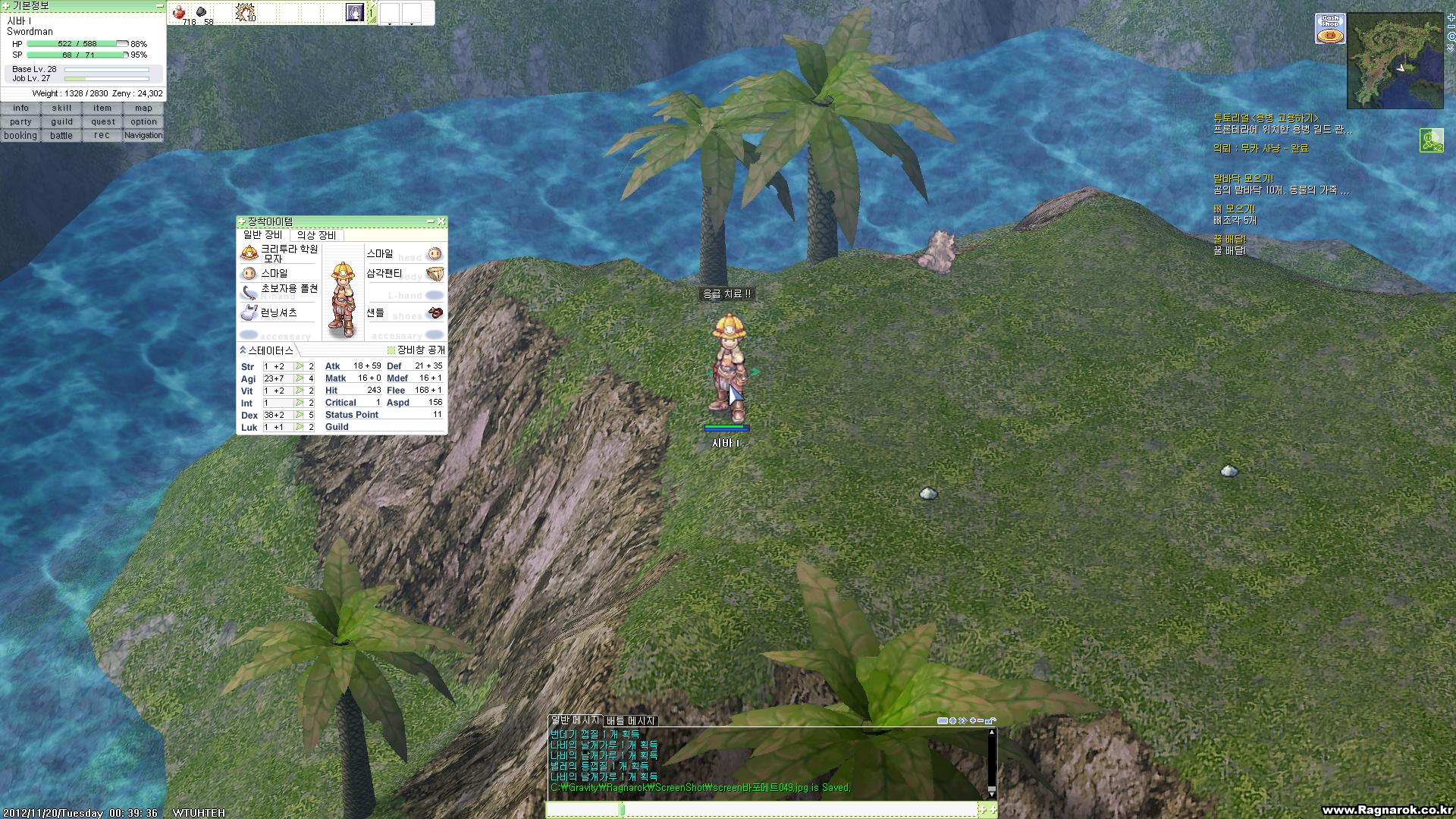The image size is (1456, 819).
Task: Switch to the 의상 장비 costume tab
Action: click(x=316, y=236)
